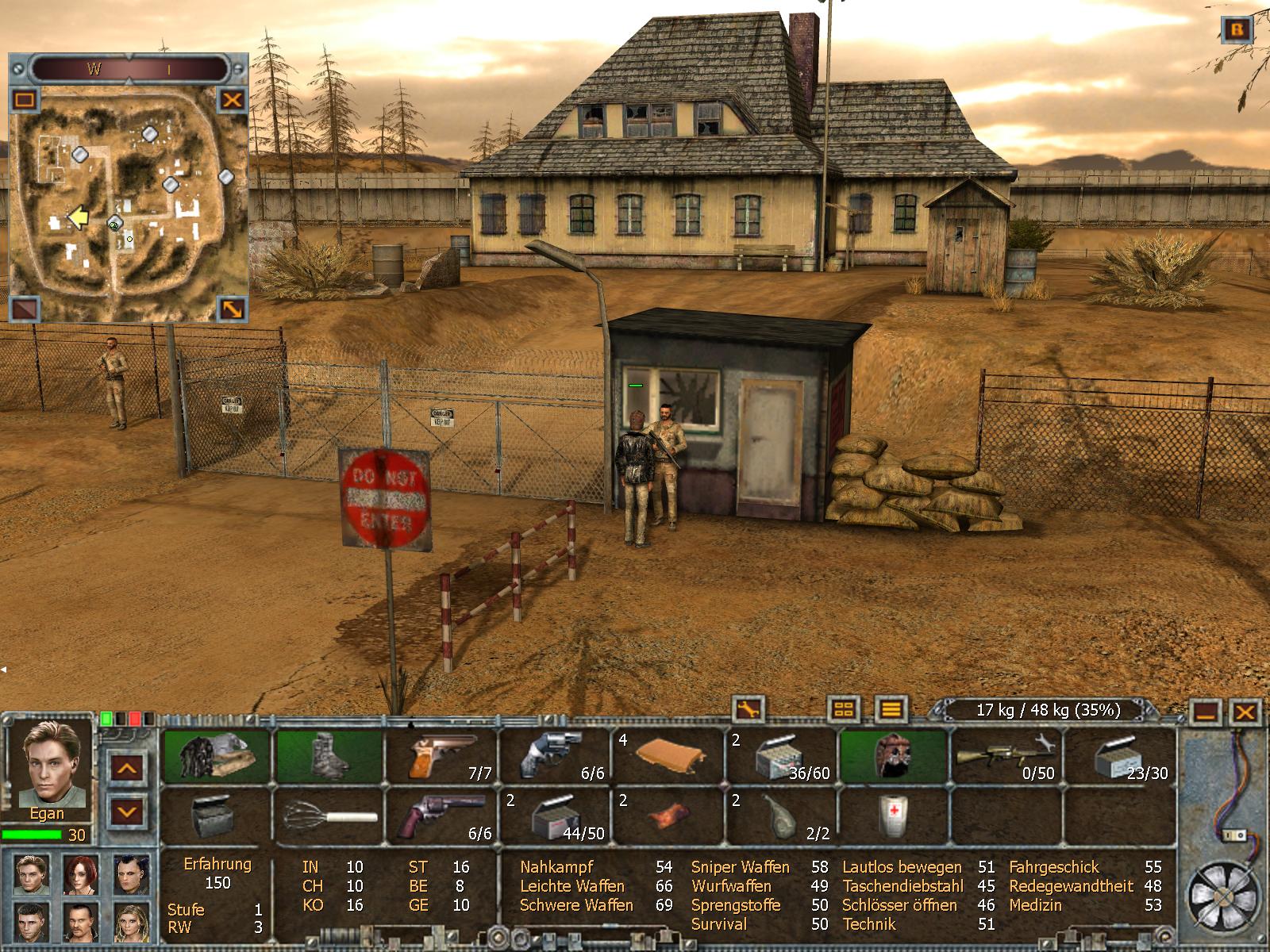Screen dimensions: 1270x952
Task: Minimize the bottom character panel
Action: pos(1207,712)
